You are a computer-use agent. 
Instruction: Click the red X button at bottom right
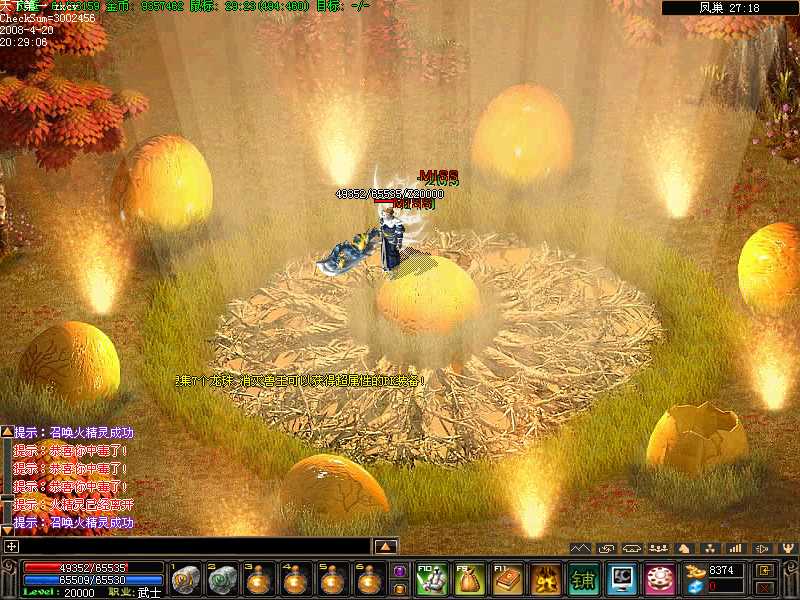[765, 587]
